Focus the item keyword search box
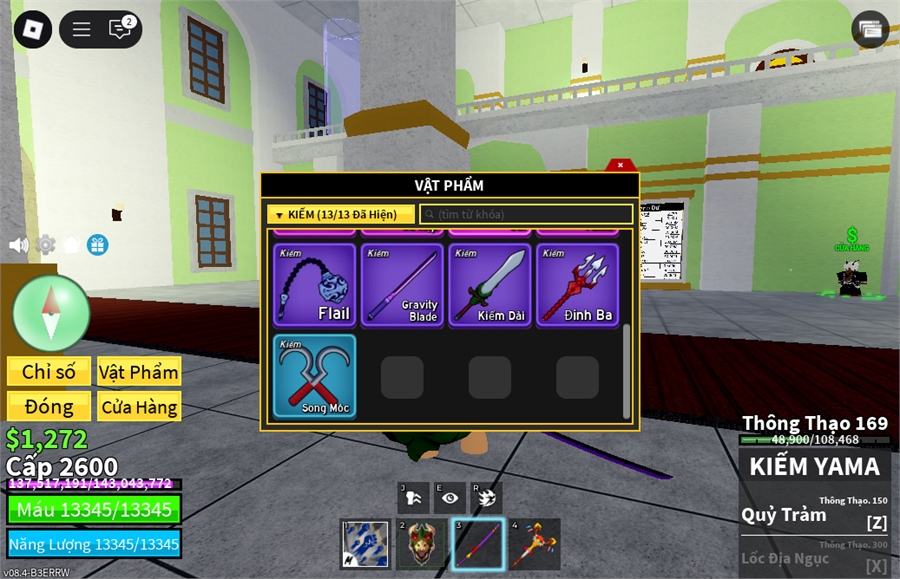The width and height of the screenshot is (900, 579). pyautogui.click(x=527, y=214)
